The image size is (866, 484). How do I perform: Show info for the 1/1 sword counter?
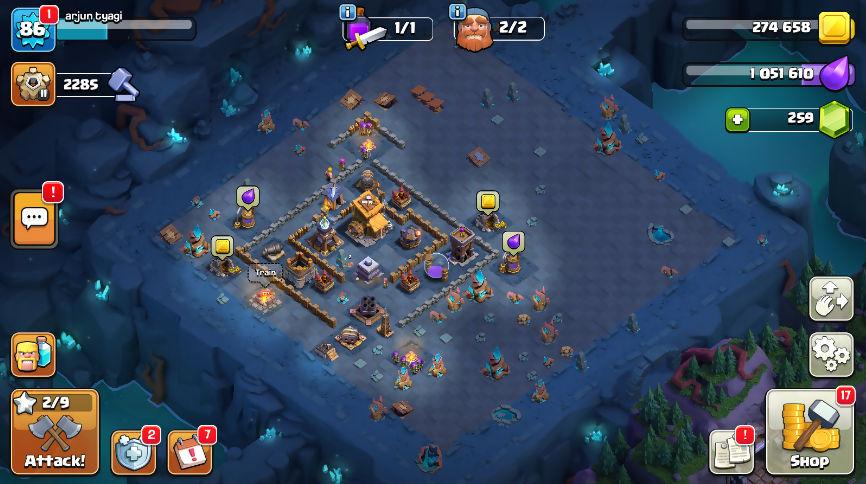[348, 12]
